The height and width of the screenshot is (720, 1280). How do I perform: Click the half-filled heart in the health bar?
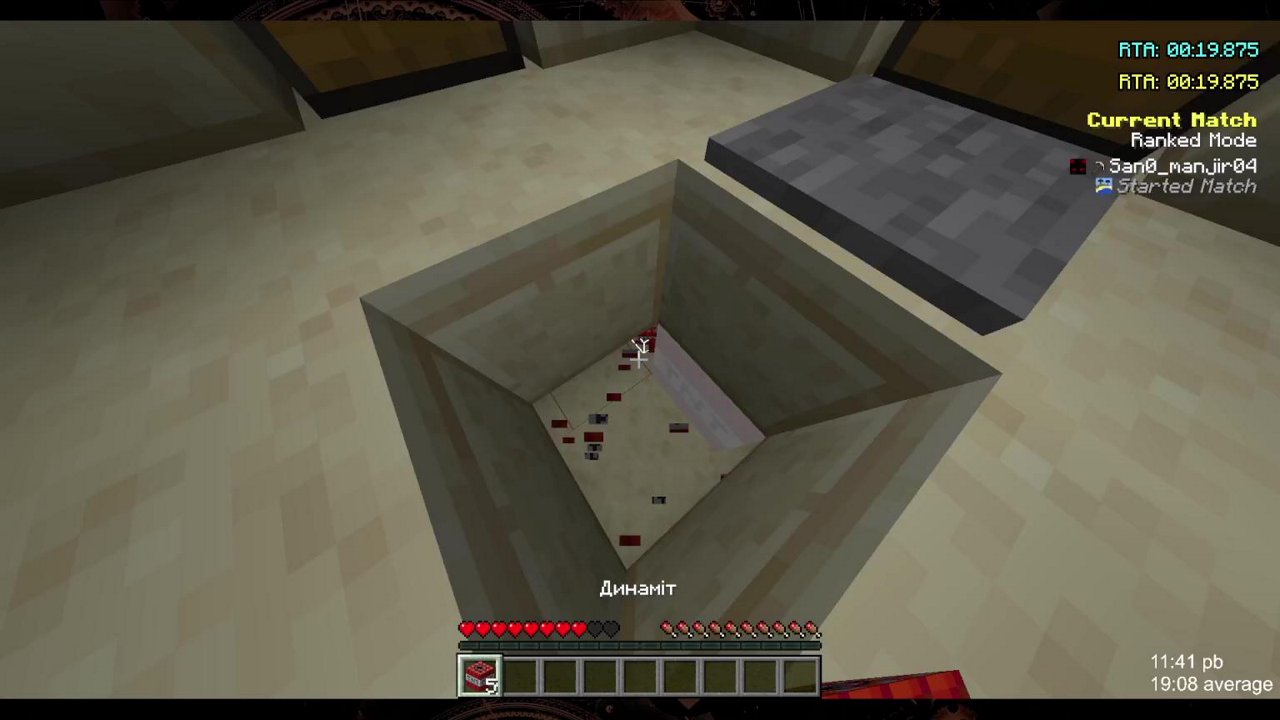[581, 628]
